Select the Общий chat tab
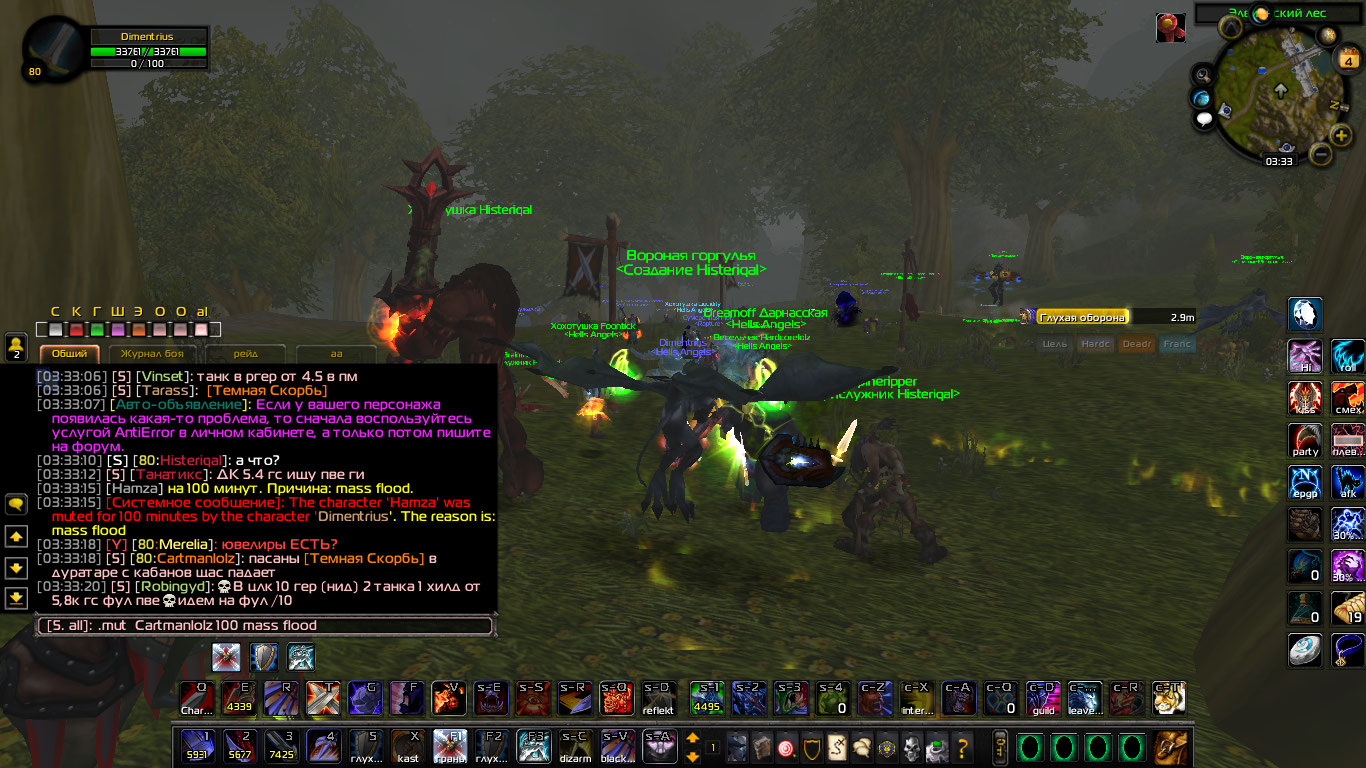The height and width of the screenshot is (768, 1366). coord(69,353)
